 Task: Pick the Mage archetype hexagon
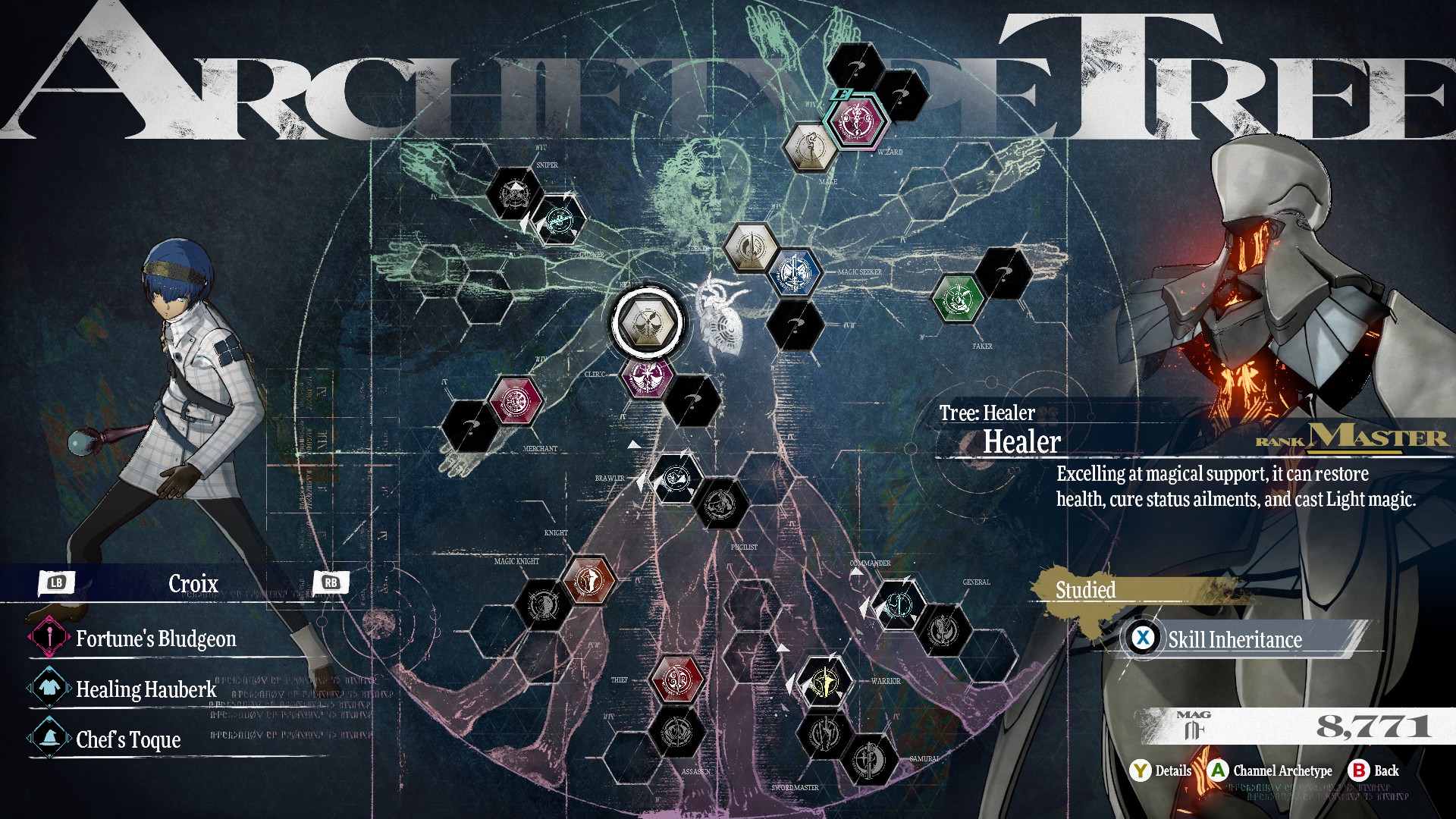(810, 146)
